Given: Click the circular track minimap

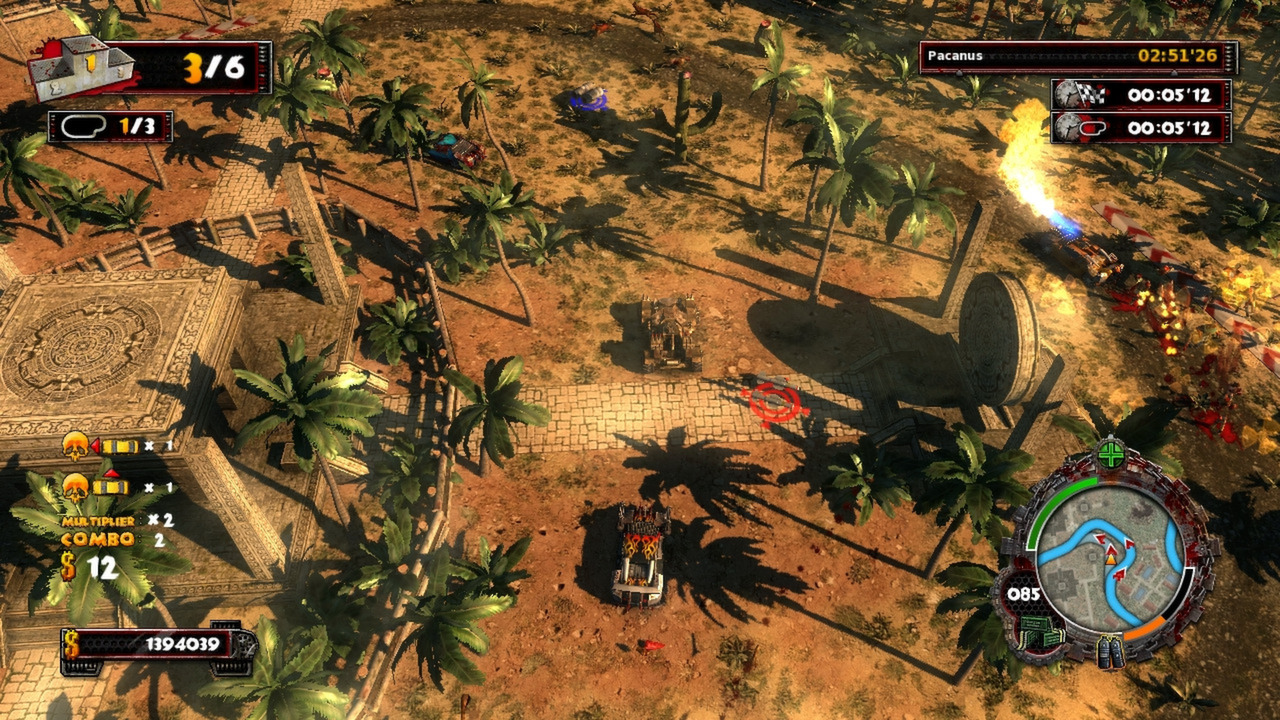Looking at the screenshot, I should coord(1110,557).
